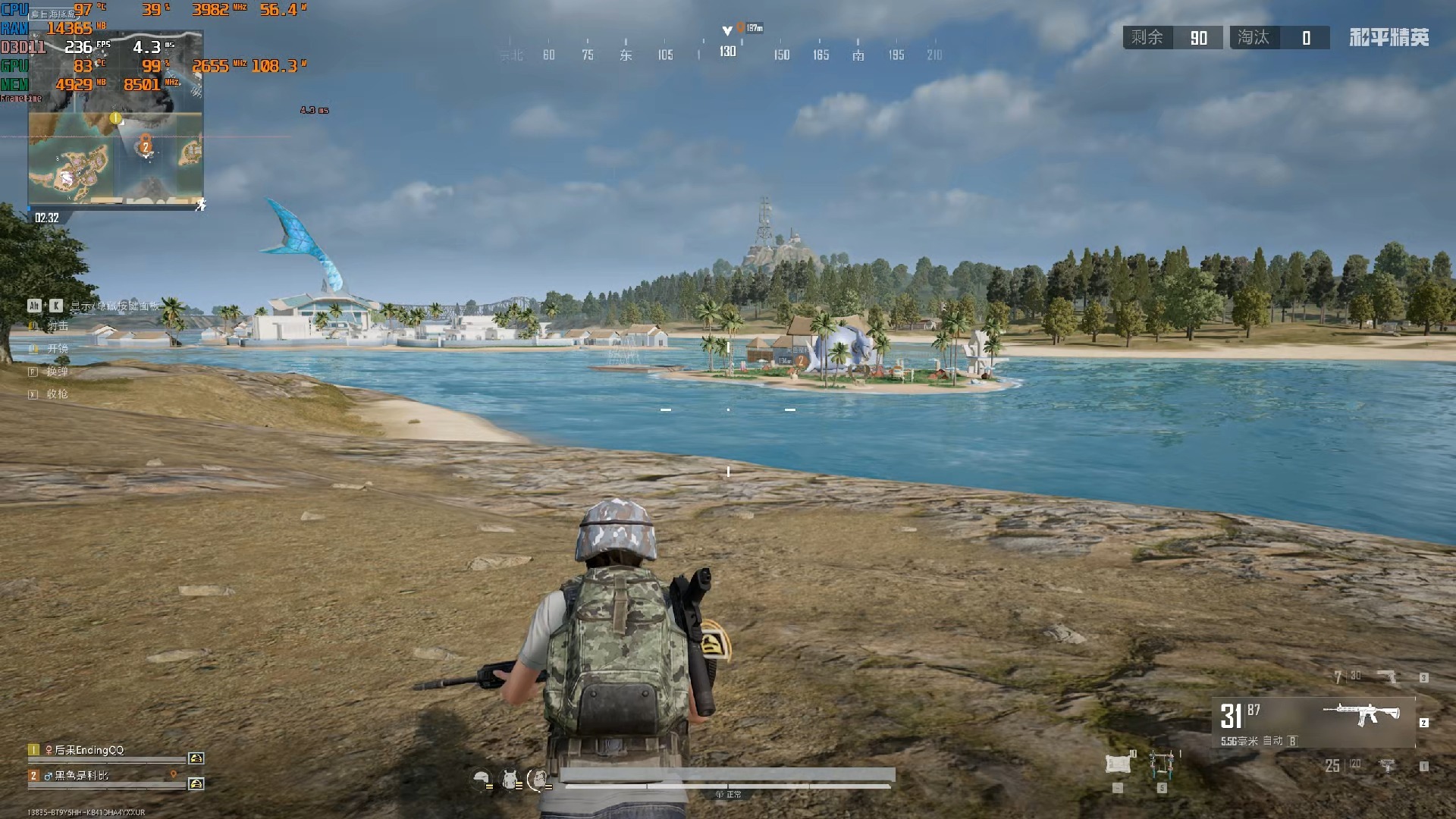Switch to the submachine gun slot
The width and height of the screenshot is (1456, 819).
1386,766
